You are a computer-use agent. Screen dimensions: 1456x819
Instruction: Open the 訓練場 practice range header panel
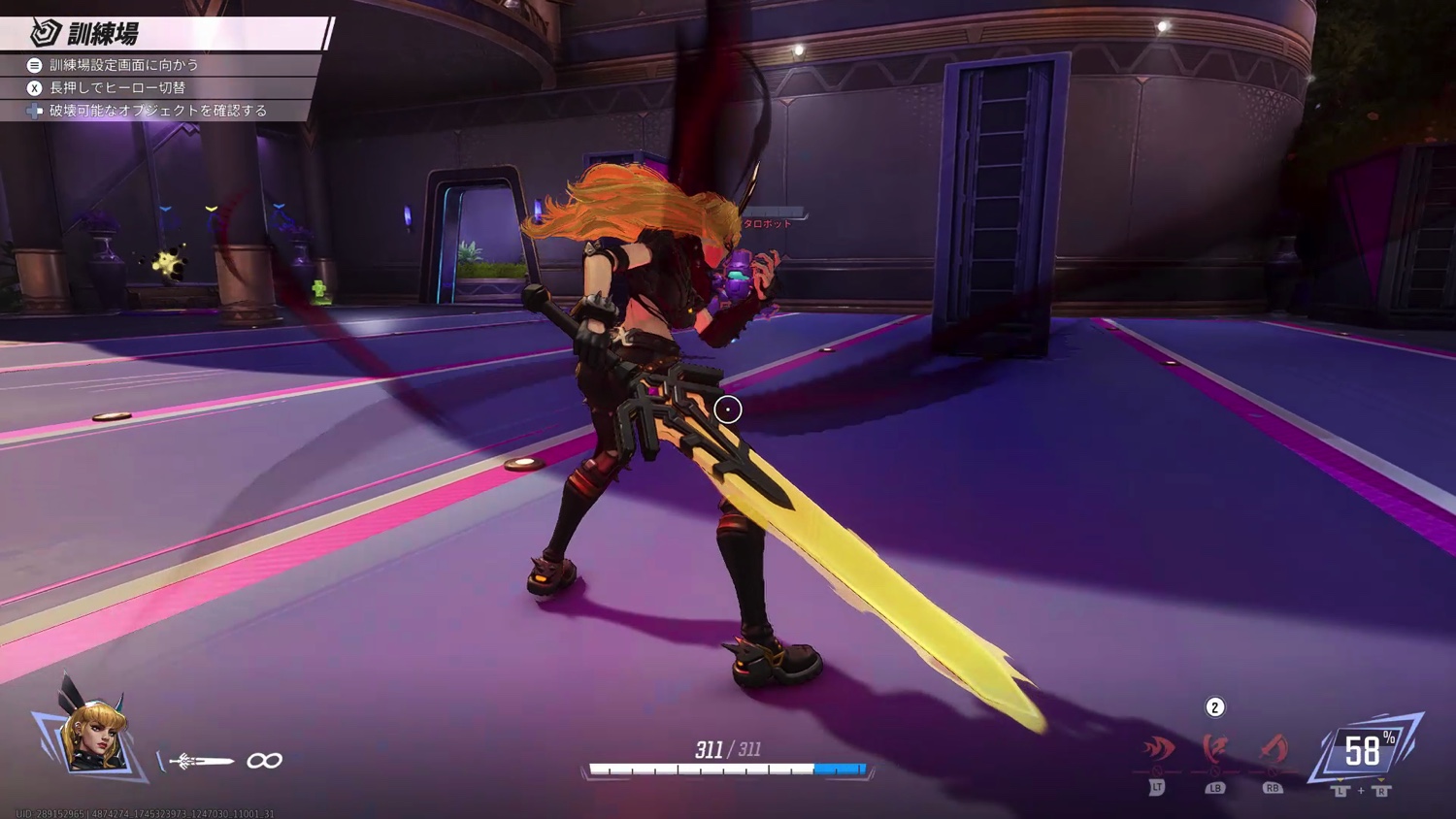pos(165,33)
